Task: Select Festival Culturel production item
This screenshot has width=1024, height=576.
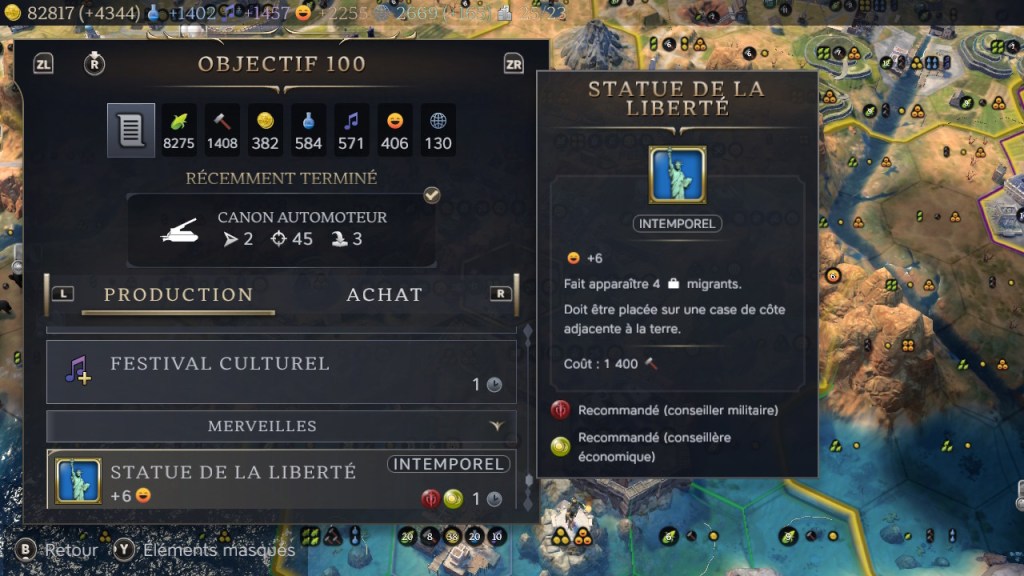Action: click(x=281, y=372)
